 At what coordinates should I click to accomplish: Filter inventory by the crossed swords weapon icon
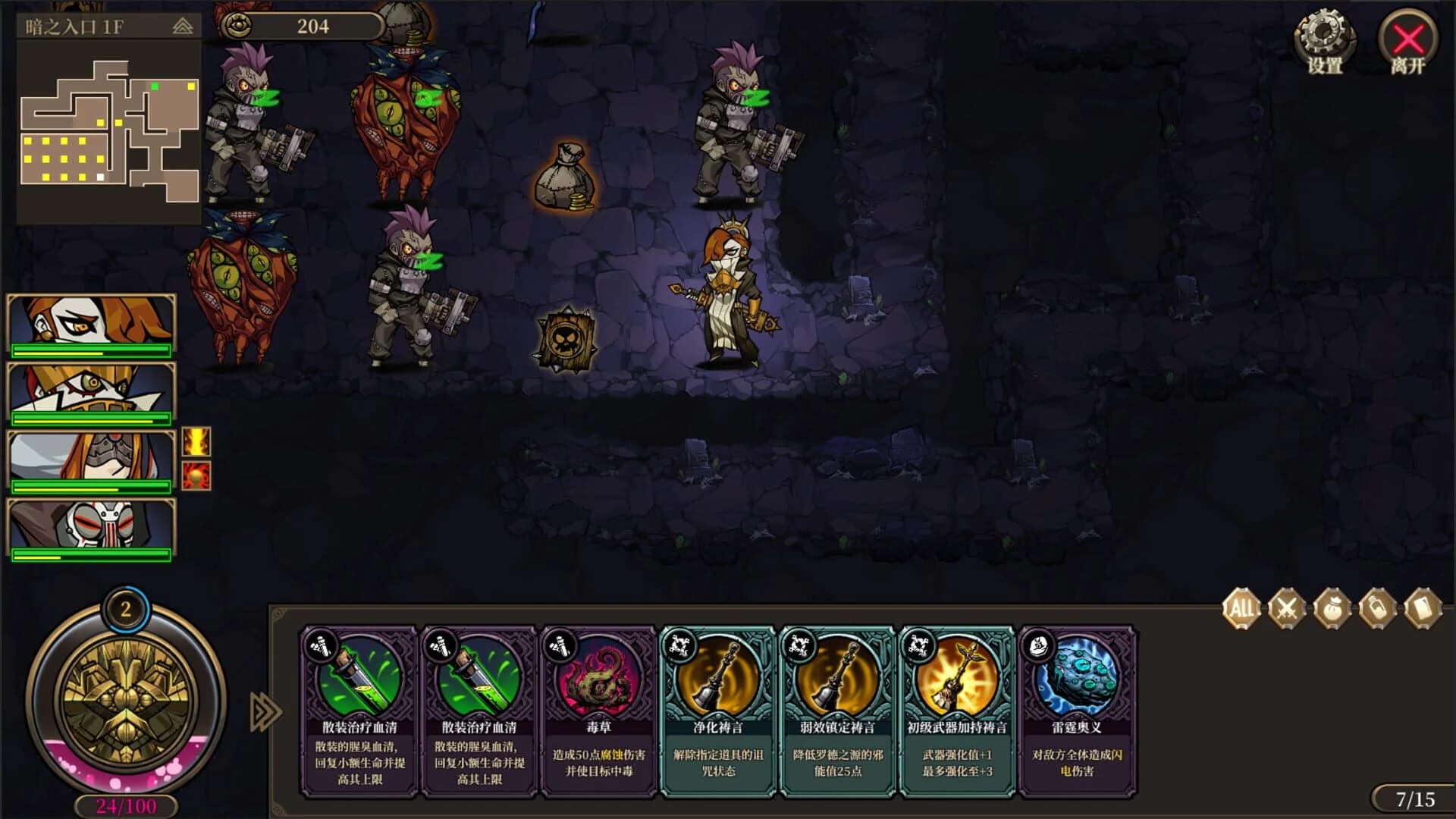point(1289,607)
